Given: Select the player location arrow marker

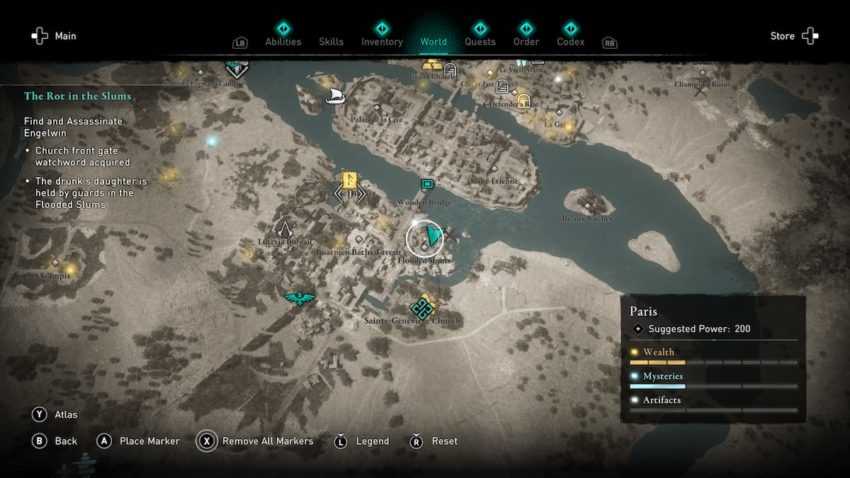Looking at the screenshot, I should (x=430, y=237).
